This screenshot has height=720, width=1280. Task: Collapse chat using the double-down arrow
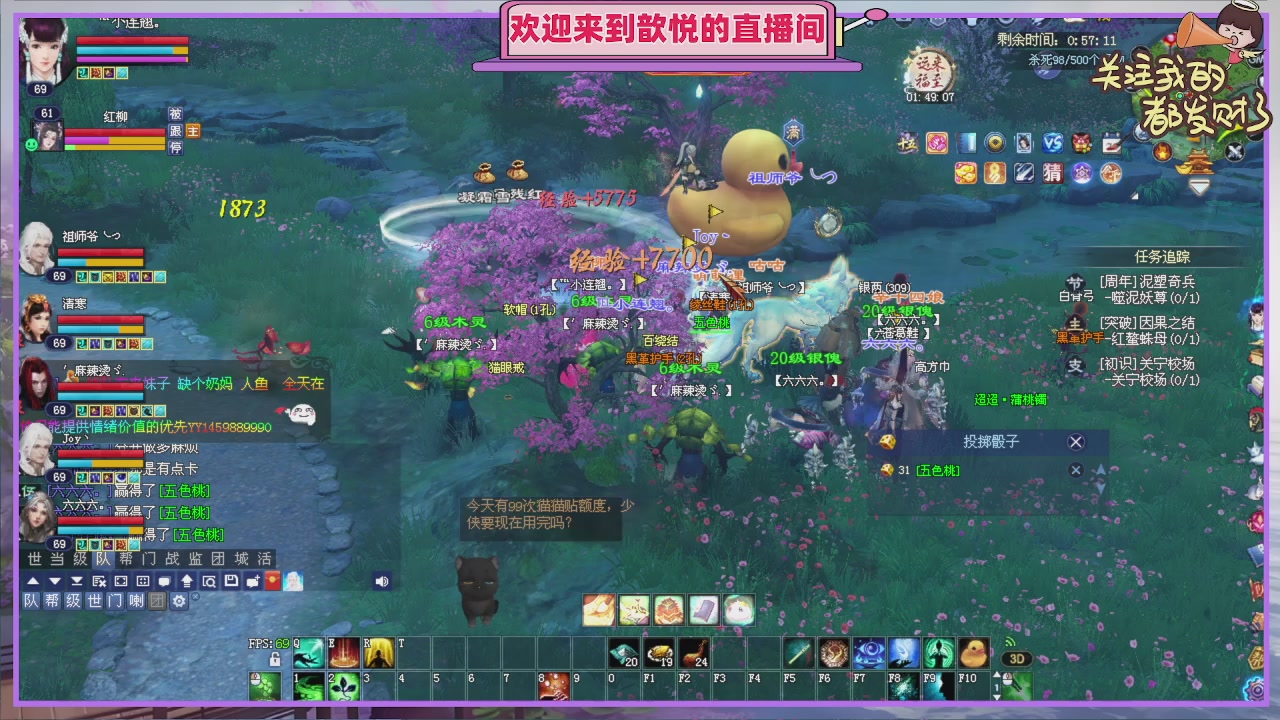tap(75, 581)
